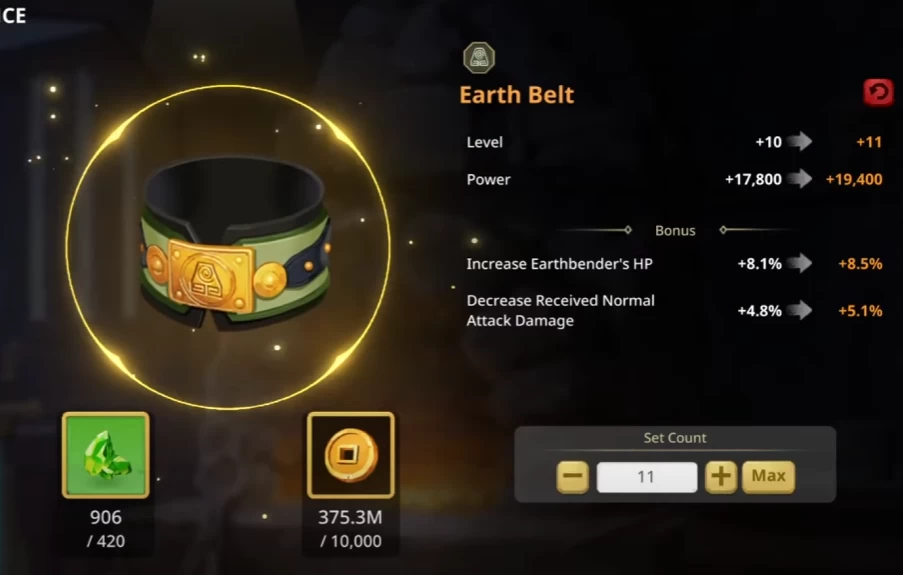
Task: Click the Earth Kingdom emblem icon
Action: 479,57
